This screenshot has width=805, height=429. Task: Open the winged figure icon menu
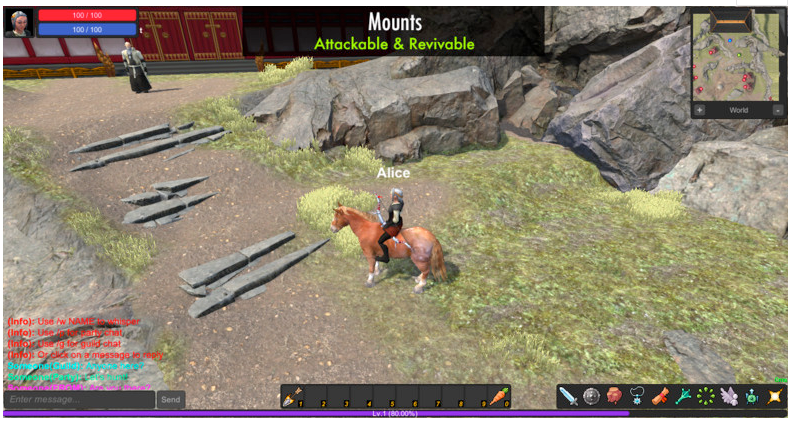pyautogui.click(x=729, y=397)
